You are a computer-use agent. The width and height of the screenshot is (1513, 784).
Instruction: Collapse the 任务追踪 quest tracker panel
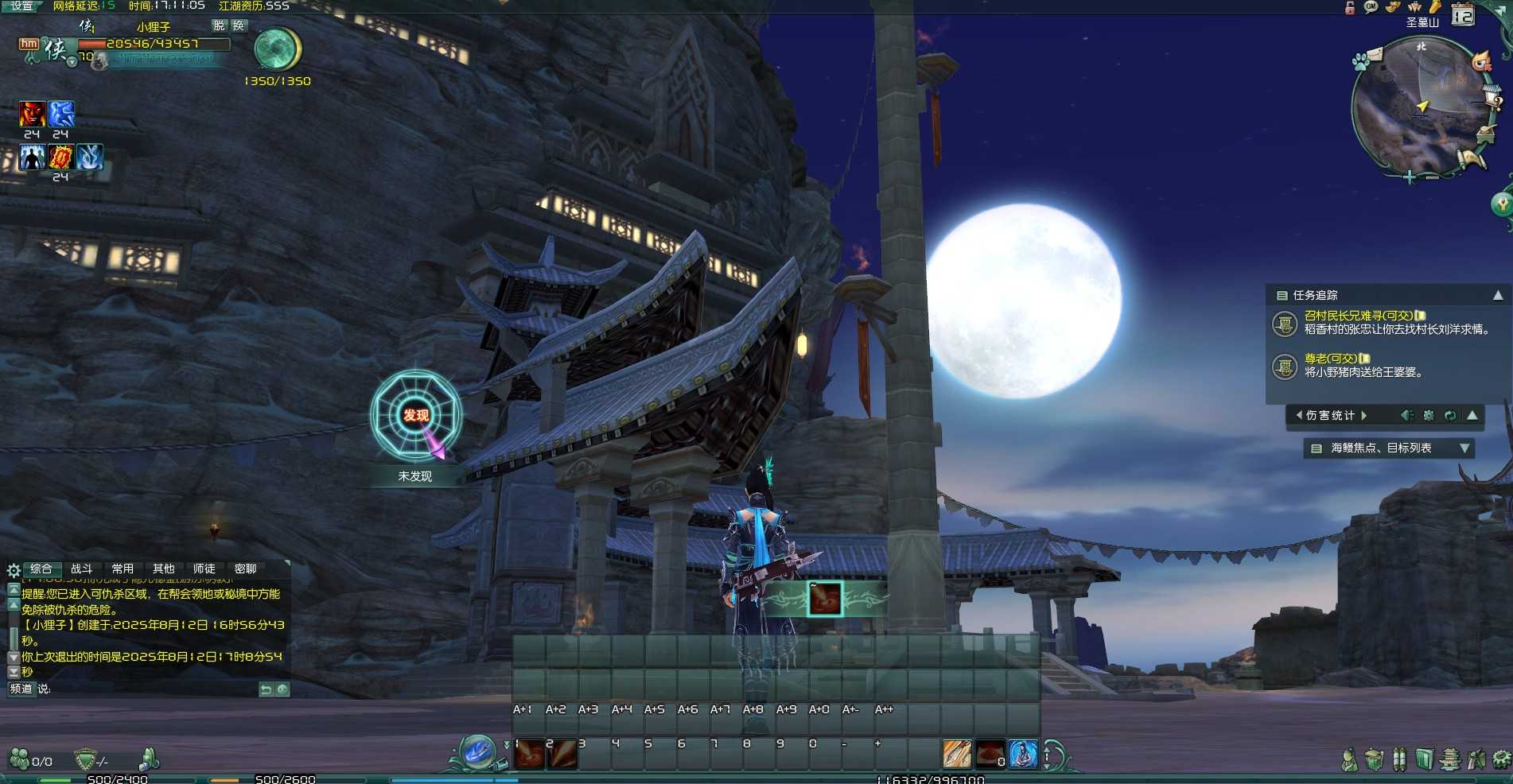pos(1498,295)
